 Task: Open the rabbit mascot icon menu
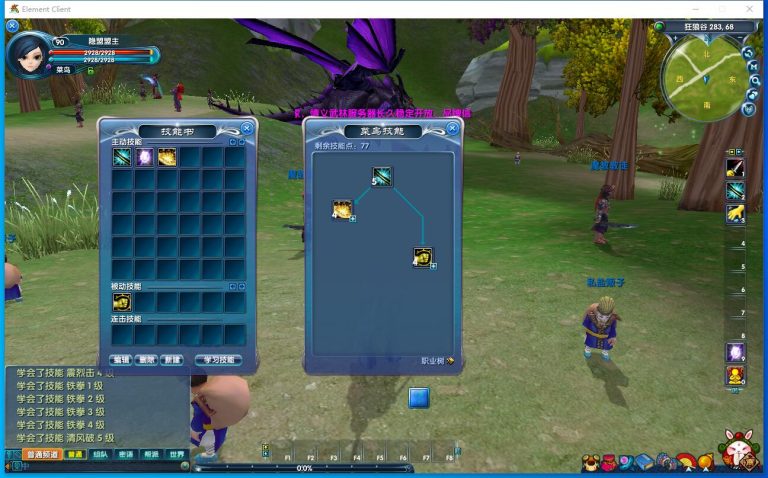click(738, 450)
